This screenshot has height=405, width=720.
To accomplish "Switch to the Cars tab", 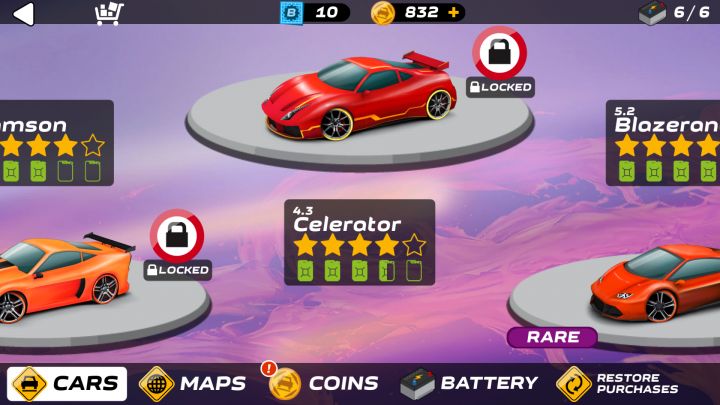I will (68, 383).
